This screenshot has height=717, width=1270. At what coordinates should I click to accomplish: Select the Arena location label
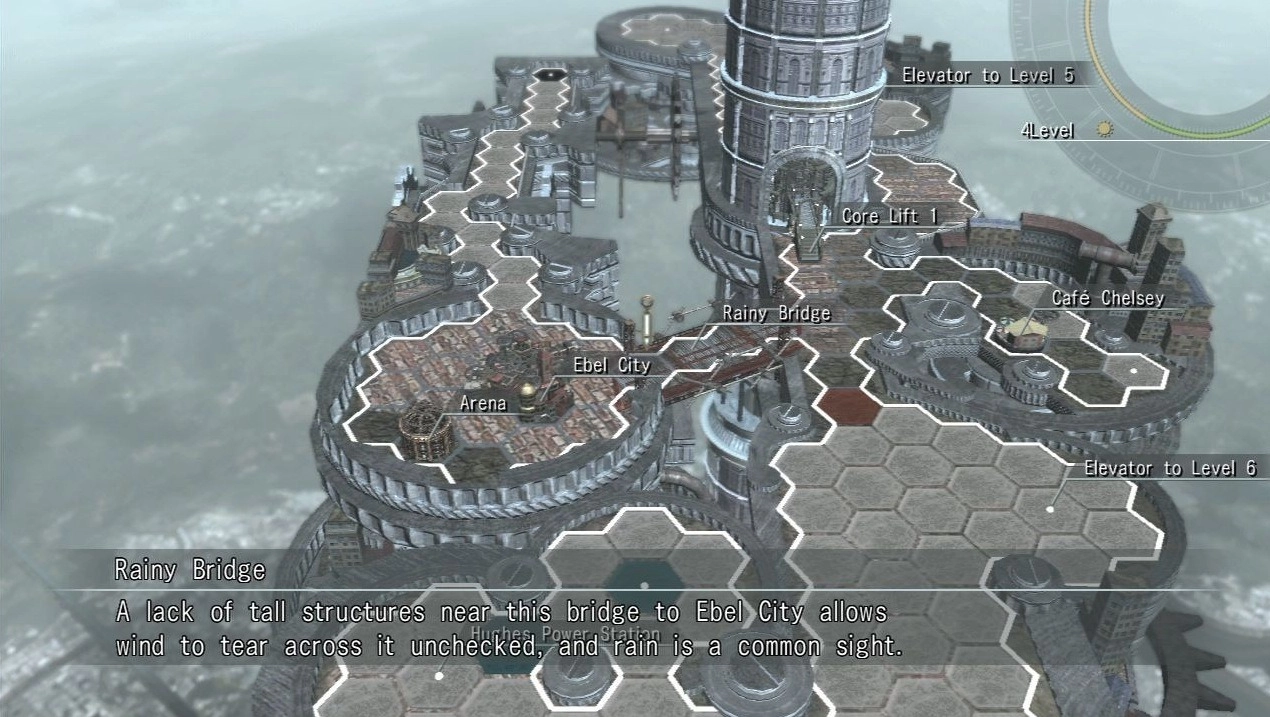483,404
